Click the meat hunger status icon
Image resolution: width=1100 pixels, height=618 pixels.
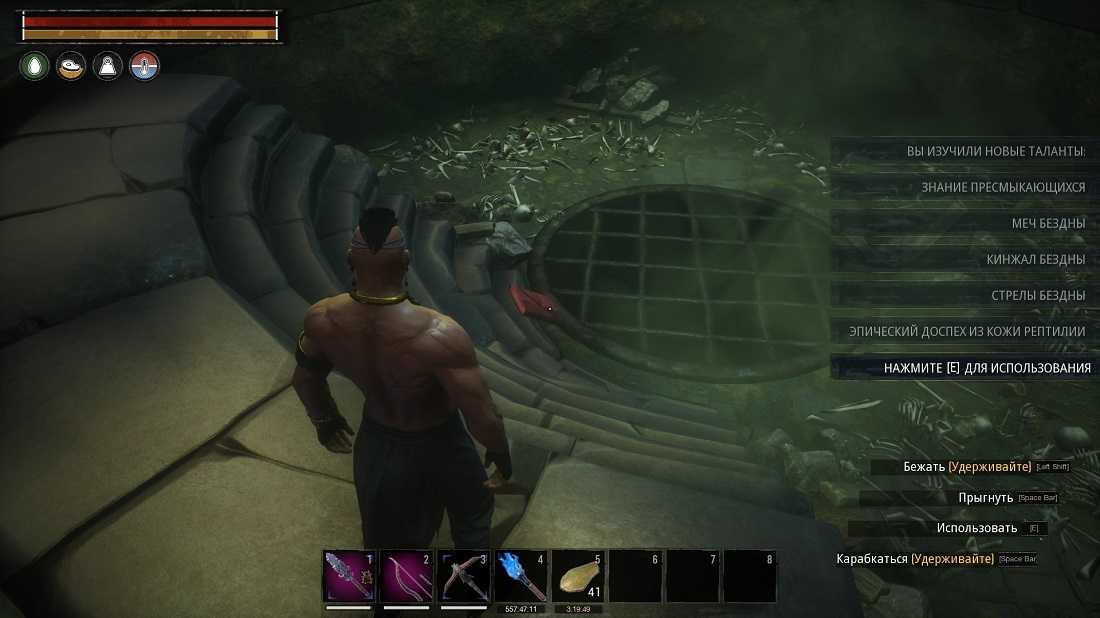pyautogui.click(x=71, y=67)
